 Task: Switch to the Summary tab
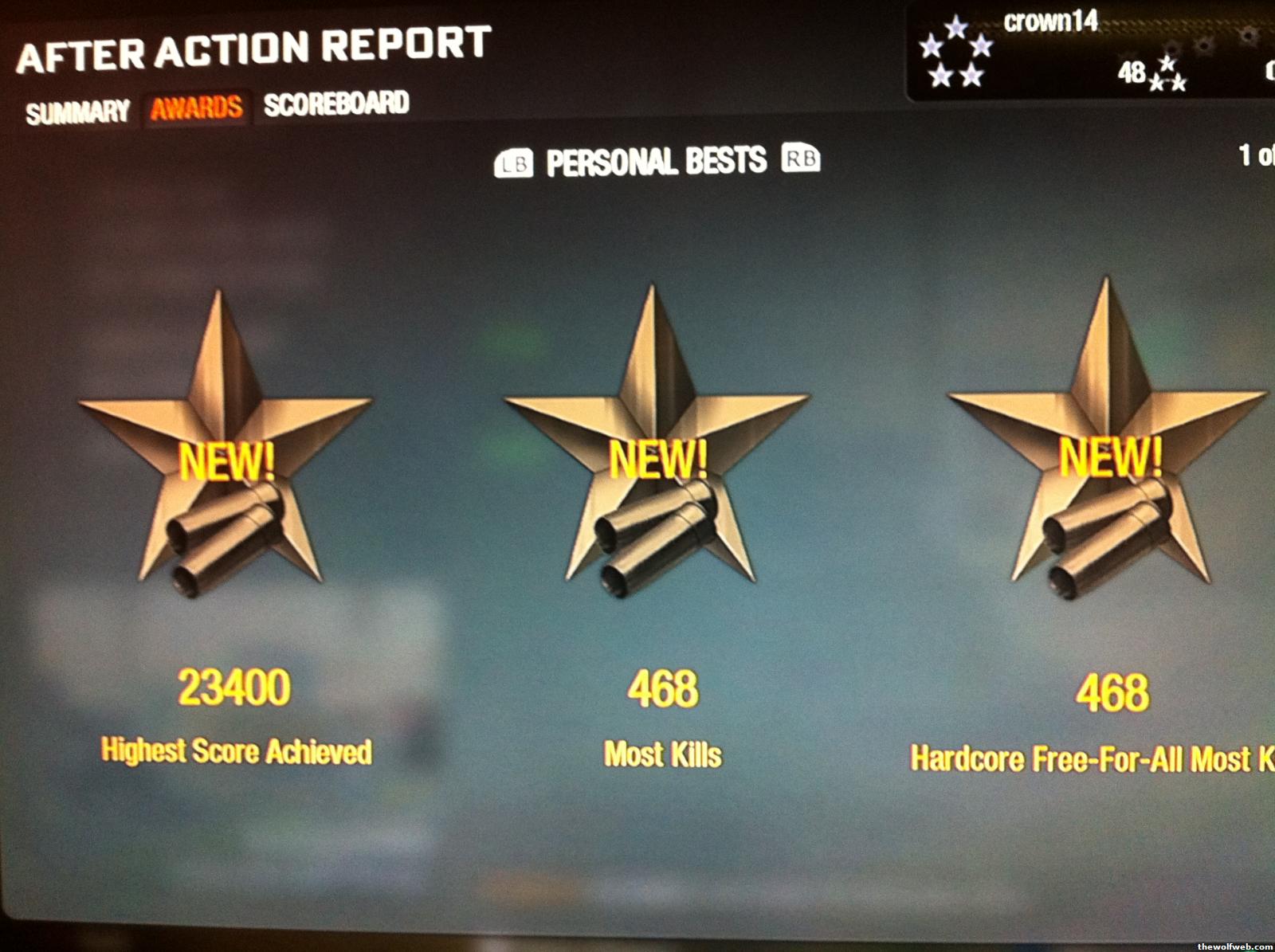coord(77,112)
